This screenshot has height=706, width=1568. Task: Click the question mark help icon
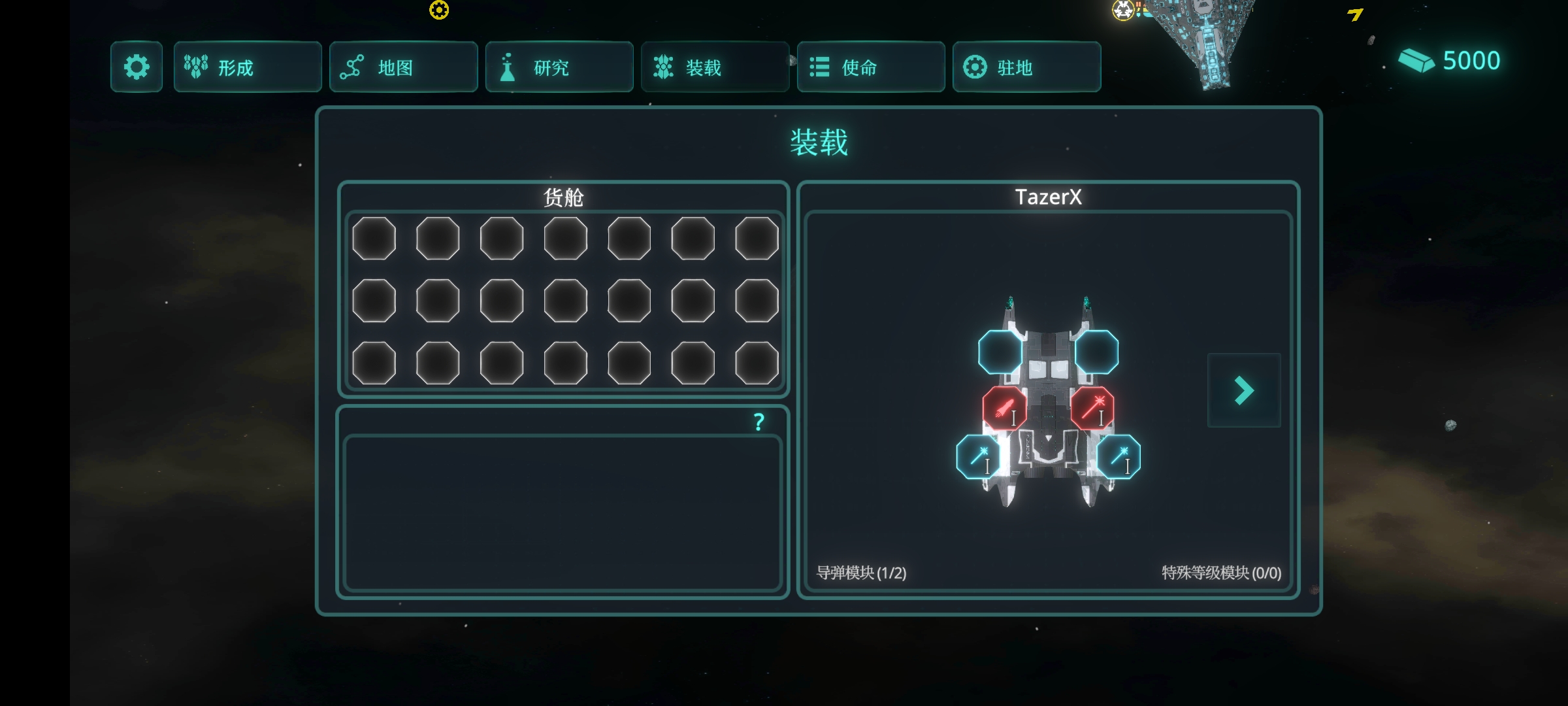pyautogui.click(x=759, y=422)
